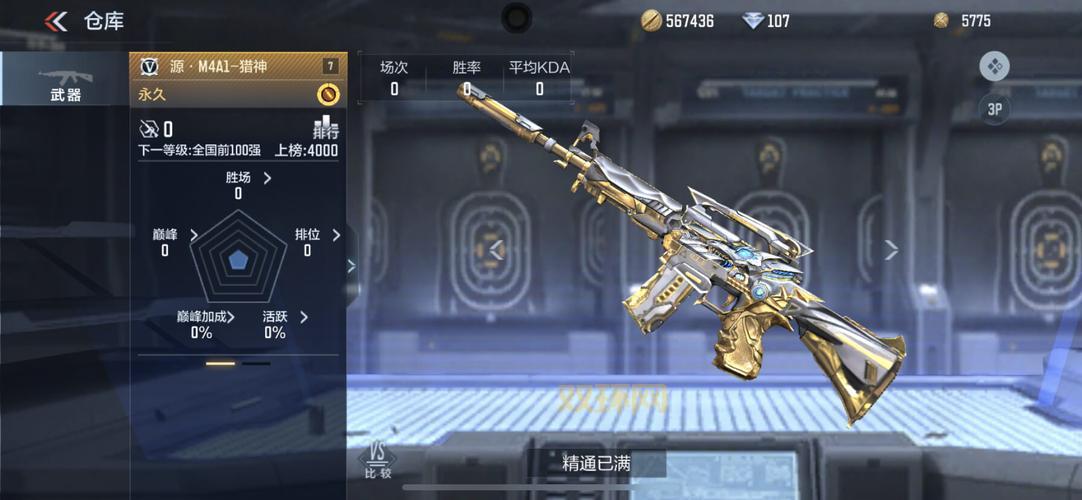Open the VS 比较 weapon comparison
The width and height of the screenshot is (1082, 500).
(x=377, y=461)
